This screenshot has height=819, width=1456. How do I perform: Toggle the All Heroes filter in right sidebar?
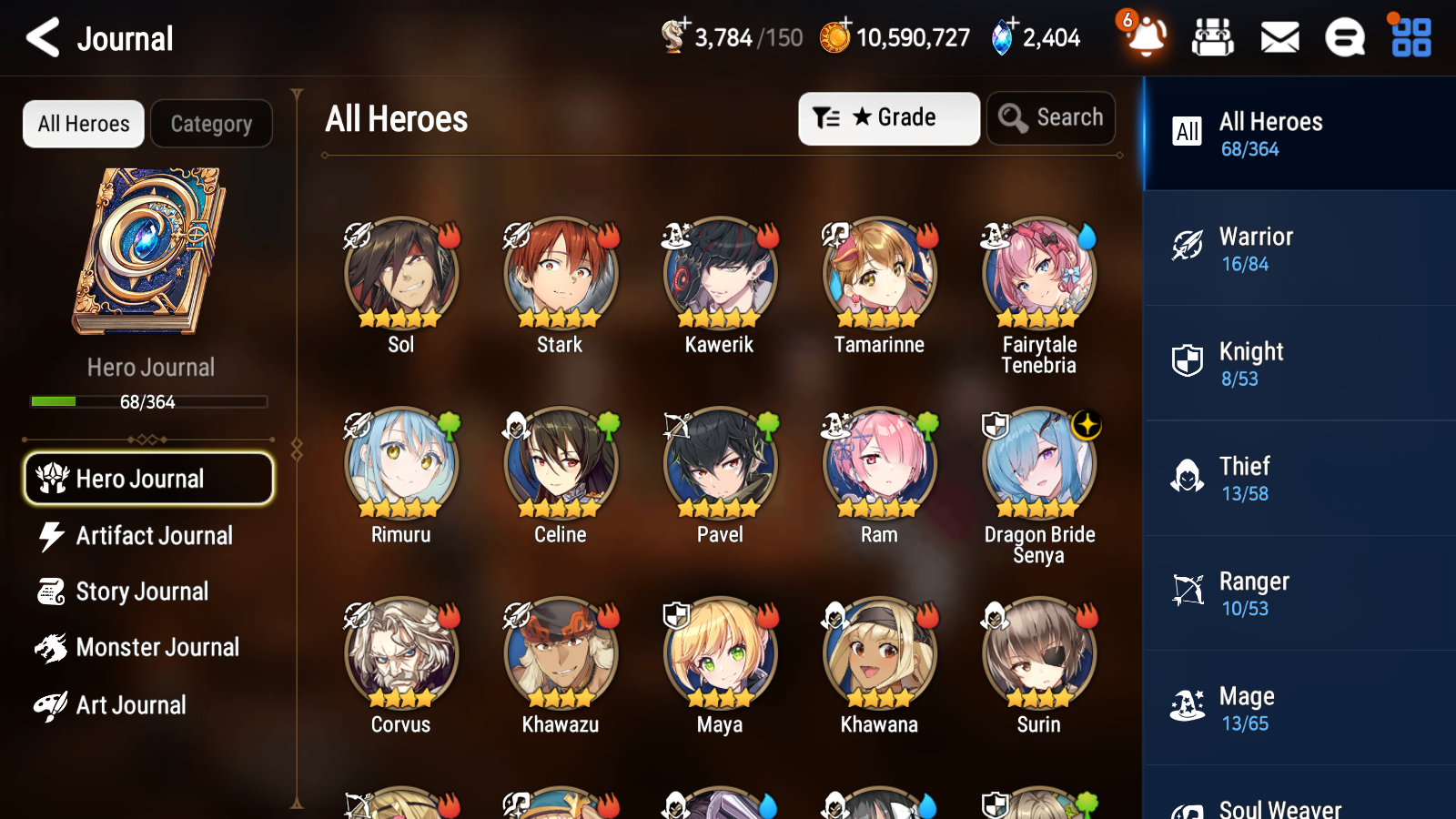tap(1299, 134)
